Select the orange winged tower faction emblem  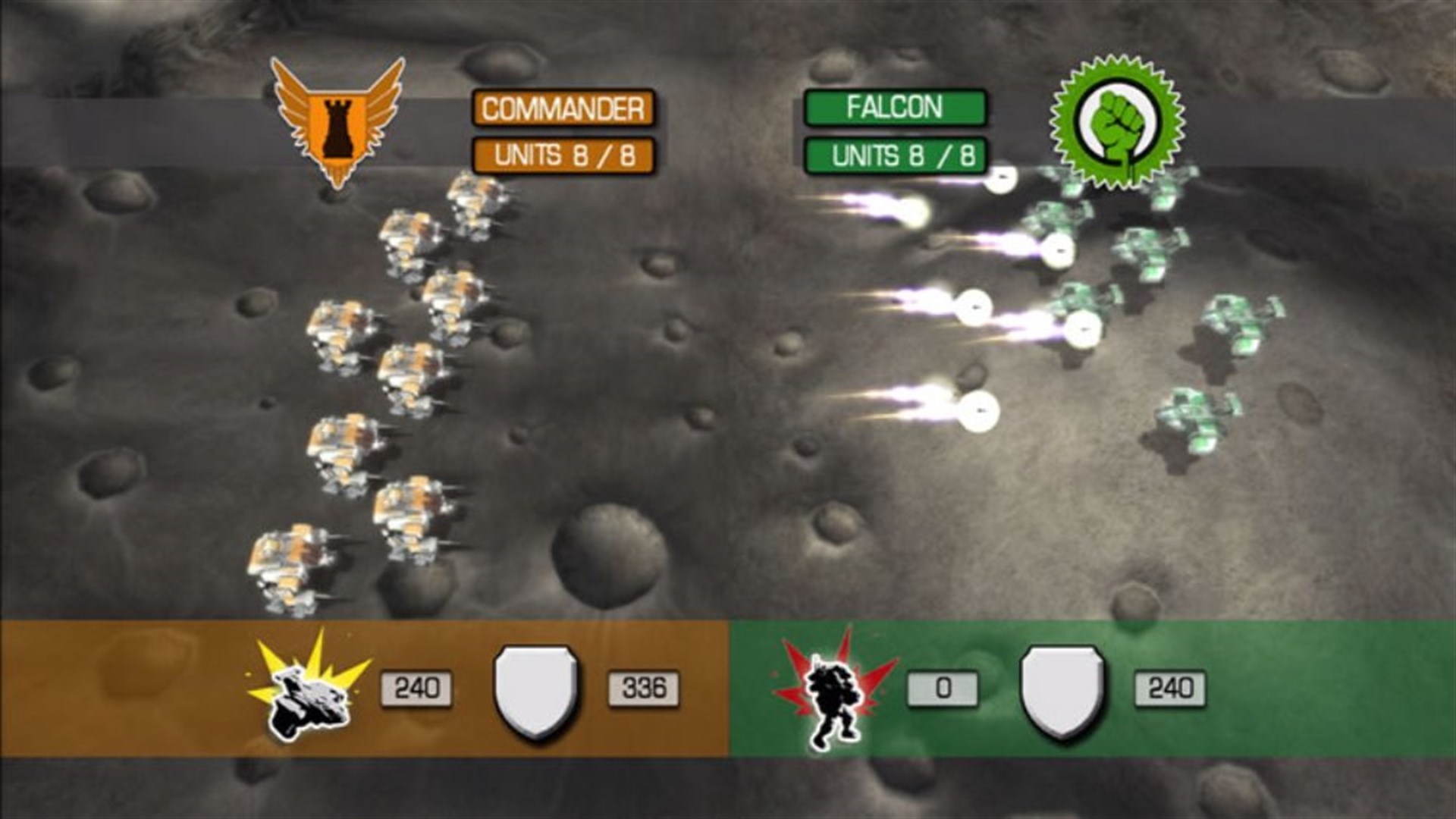pyautogui.click(x=336, y=114)
